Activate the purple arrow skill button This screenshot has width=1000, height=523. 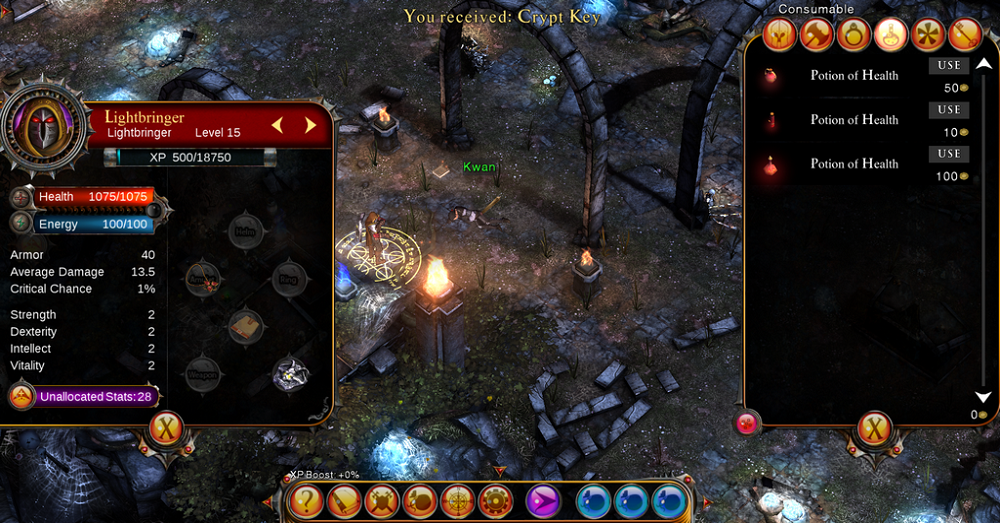point(543,500)
